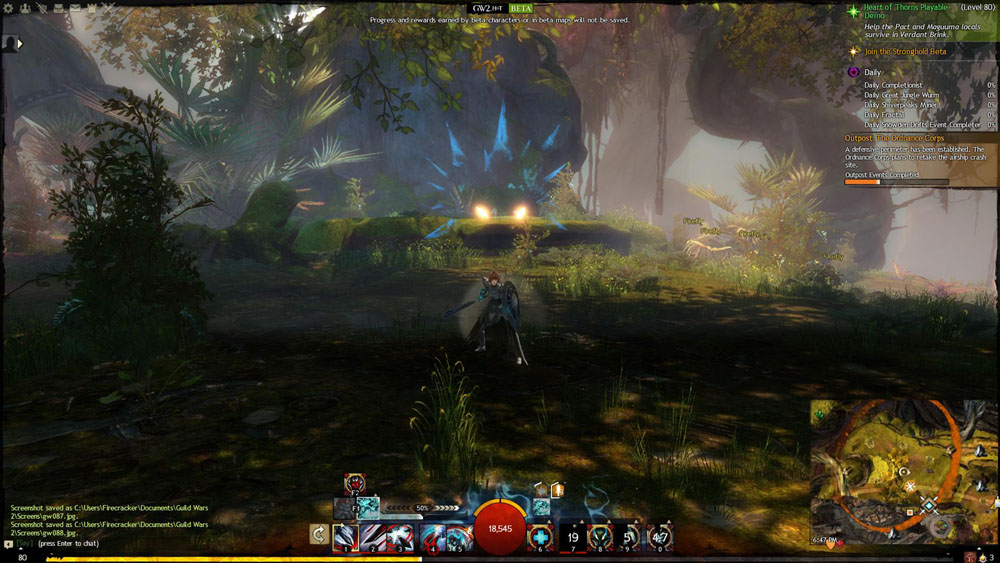Viewport: 1000px width, 563px height.
Task: Trigger the skill in slot 5
Action: pos(459,537)
